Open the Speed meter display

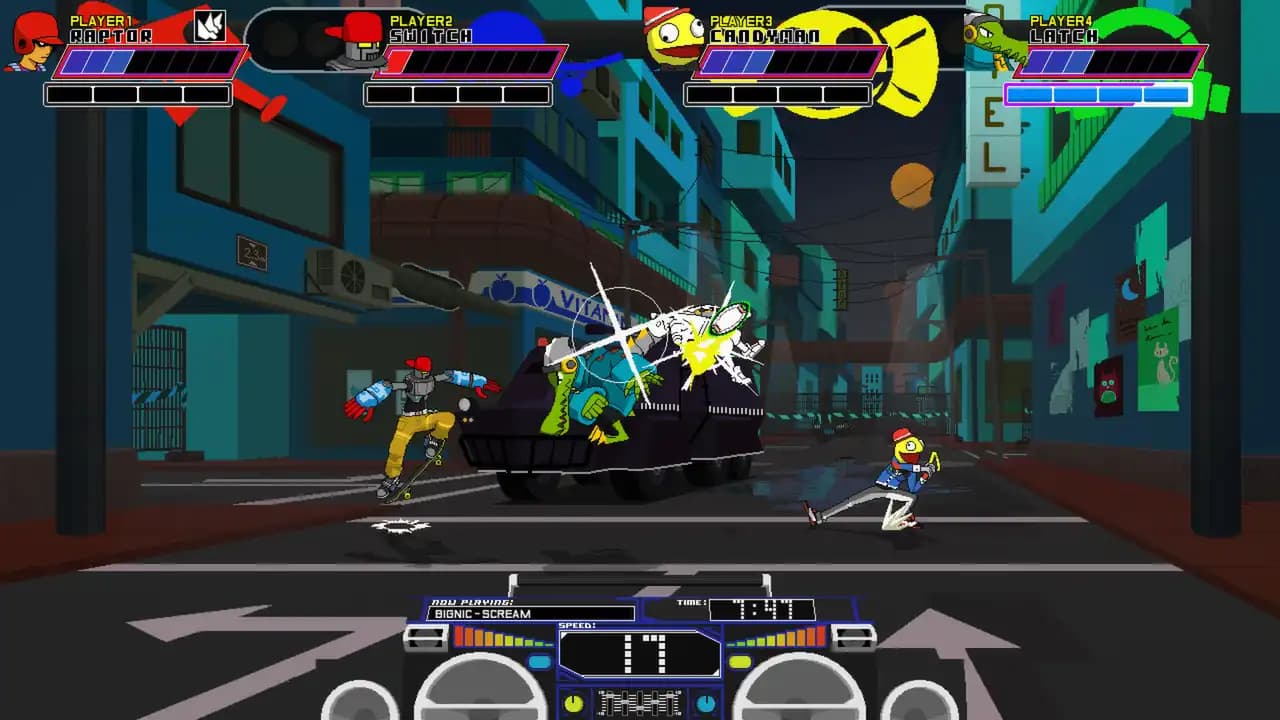pyautogui.click(x=640, y=655)
